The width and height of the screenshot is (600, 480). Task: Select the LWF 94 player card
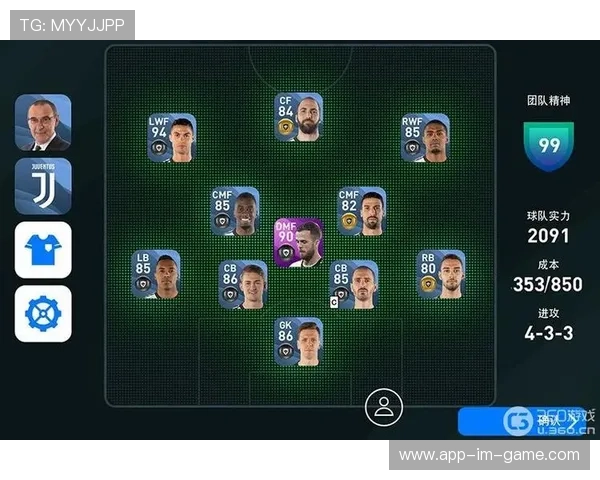tap(172, 138)
